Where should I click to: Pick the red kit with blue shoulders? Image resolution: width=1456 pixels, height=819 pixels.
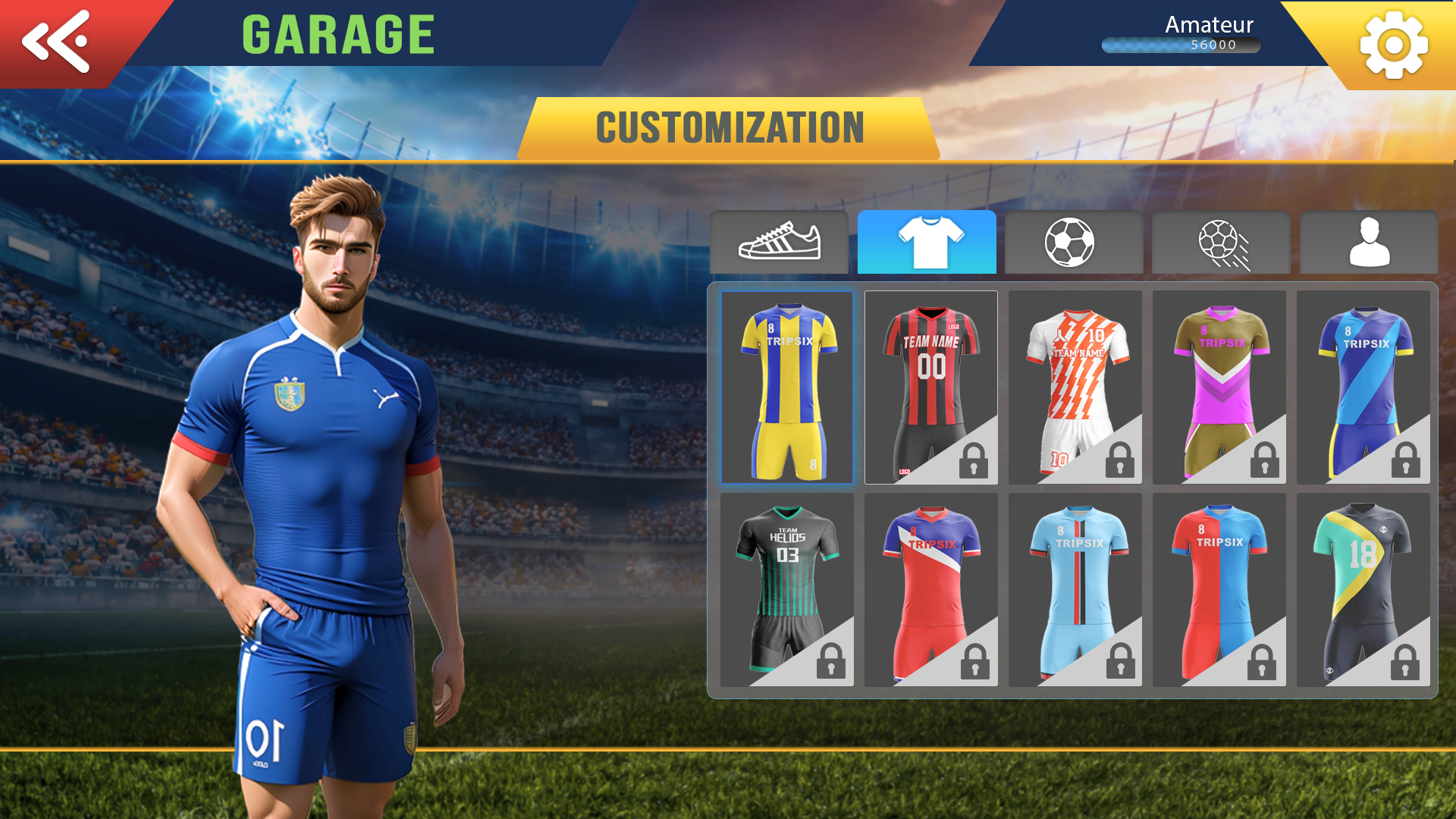930,590
